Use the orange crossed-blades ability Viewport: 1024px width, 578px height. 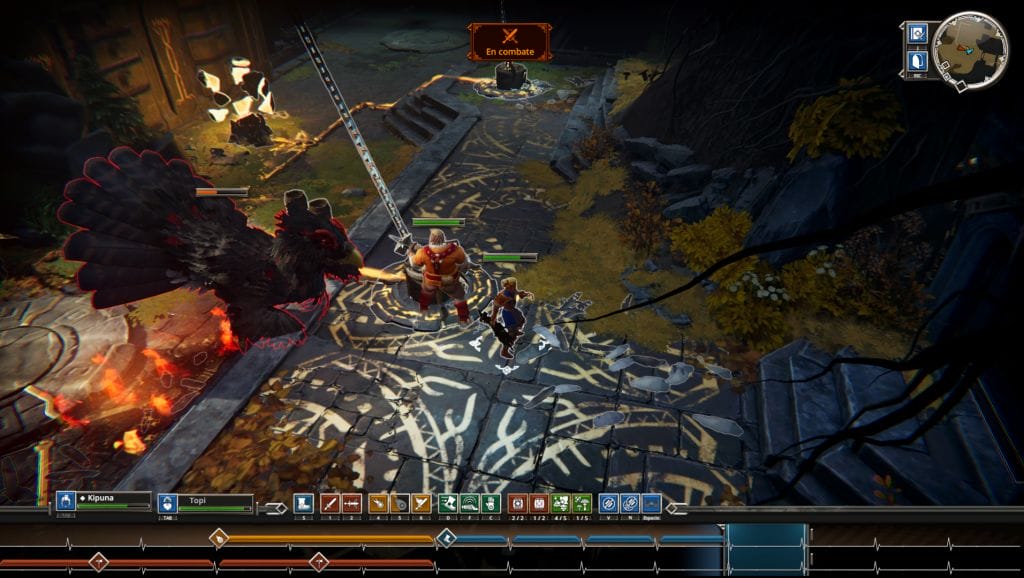[422, 503]
